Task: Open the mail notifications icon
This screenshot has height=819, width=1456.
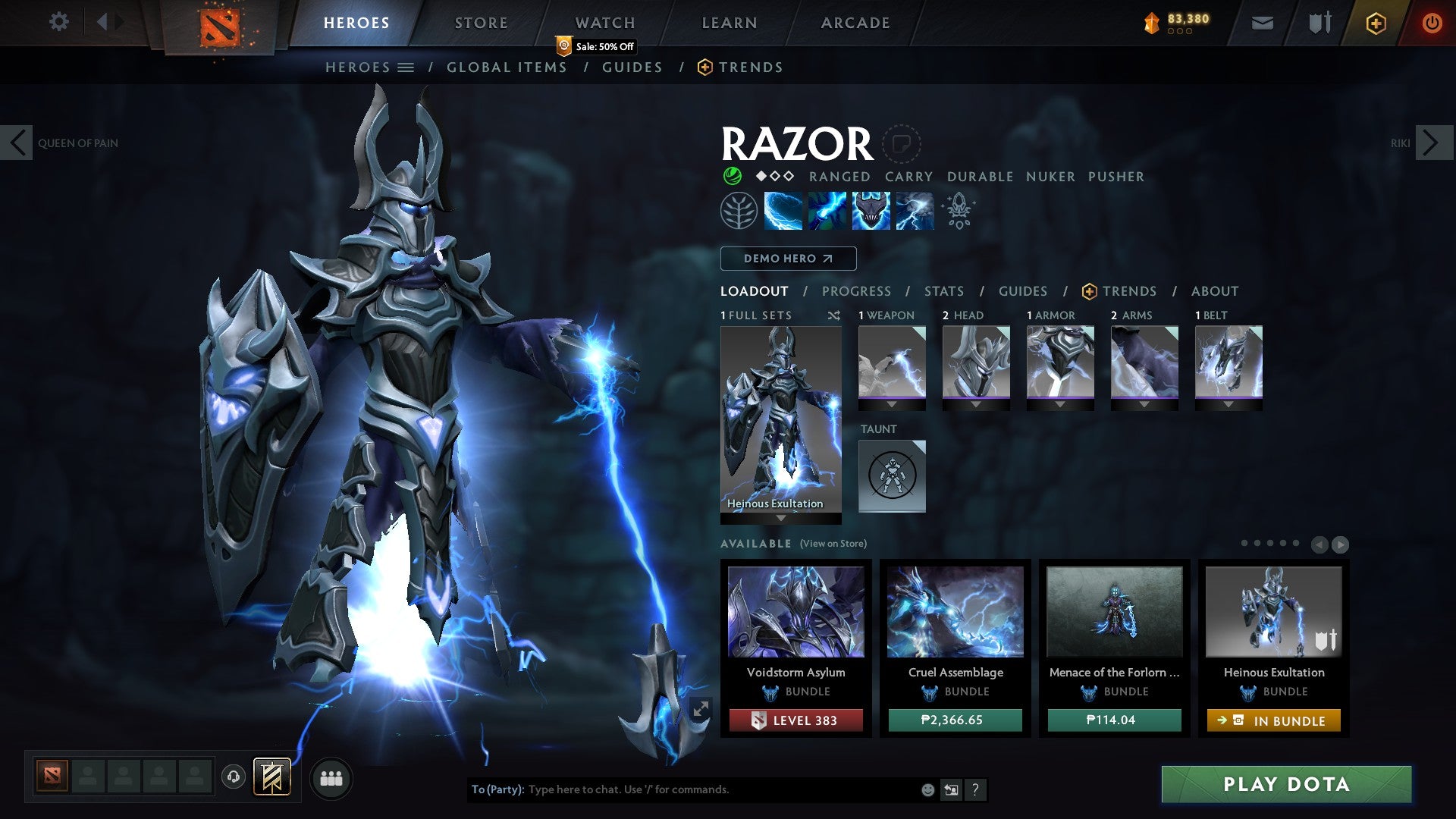Action: tap(1262, 23)
